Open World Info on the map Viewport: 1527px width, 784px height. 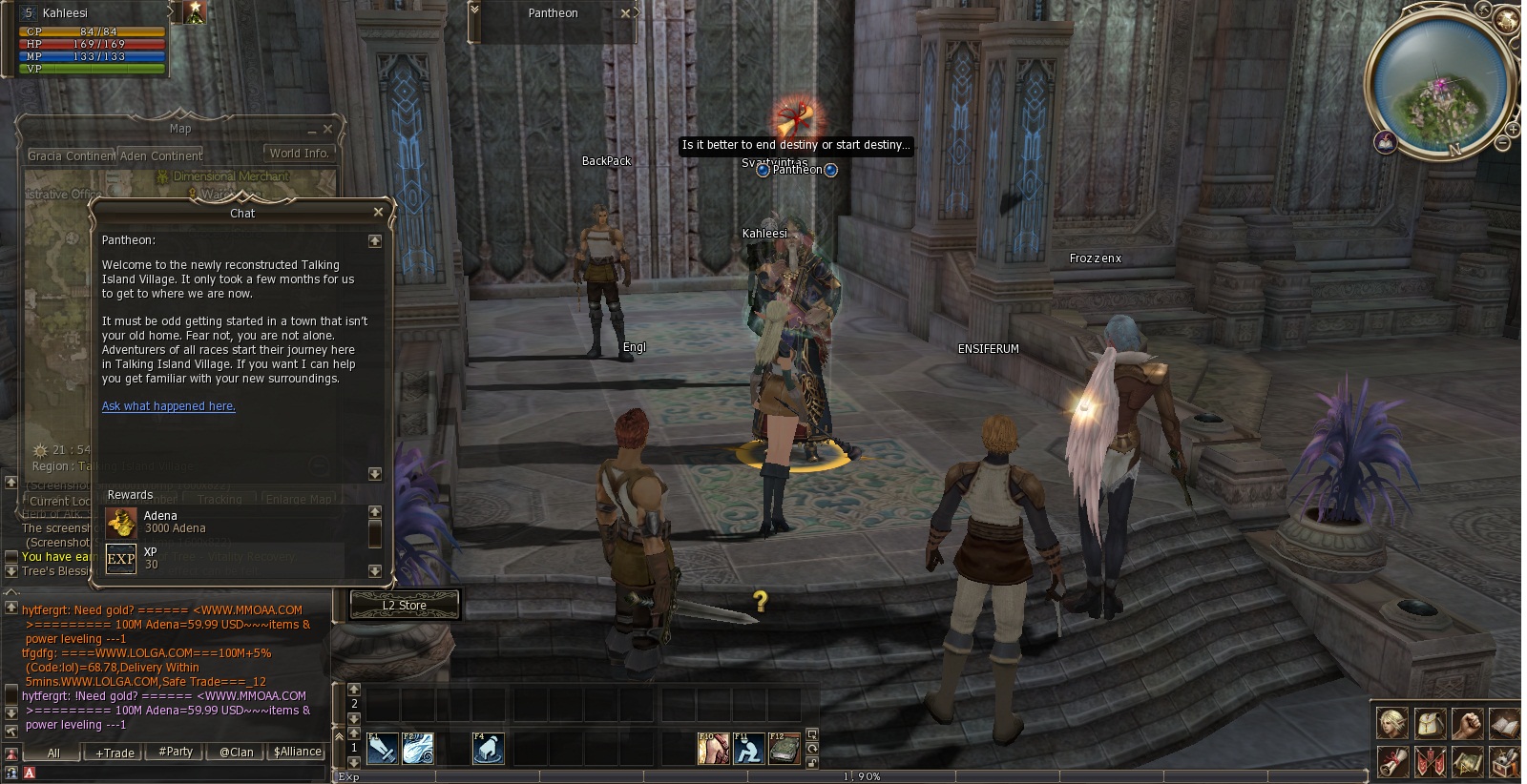[299, 154]
